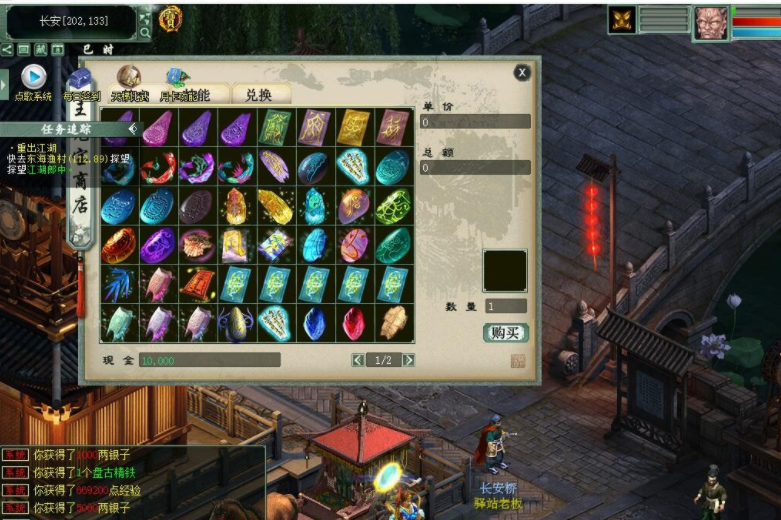Viewport: 781px width, 520px height.
Task: Select the dark blue gem item
Action: pos(314,323)
